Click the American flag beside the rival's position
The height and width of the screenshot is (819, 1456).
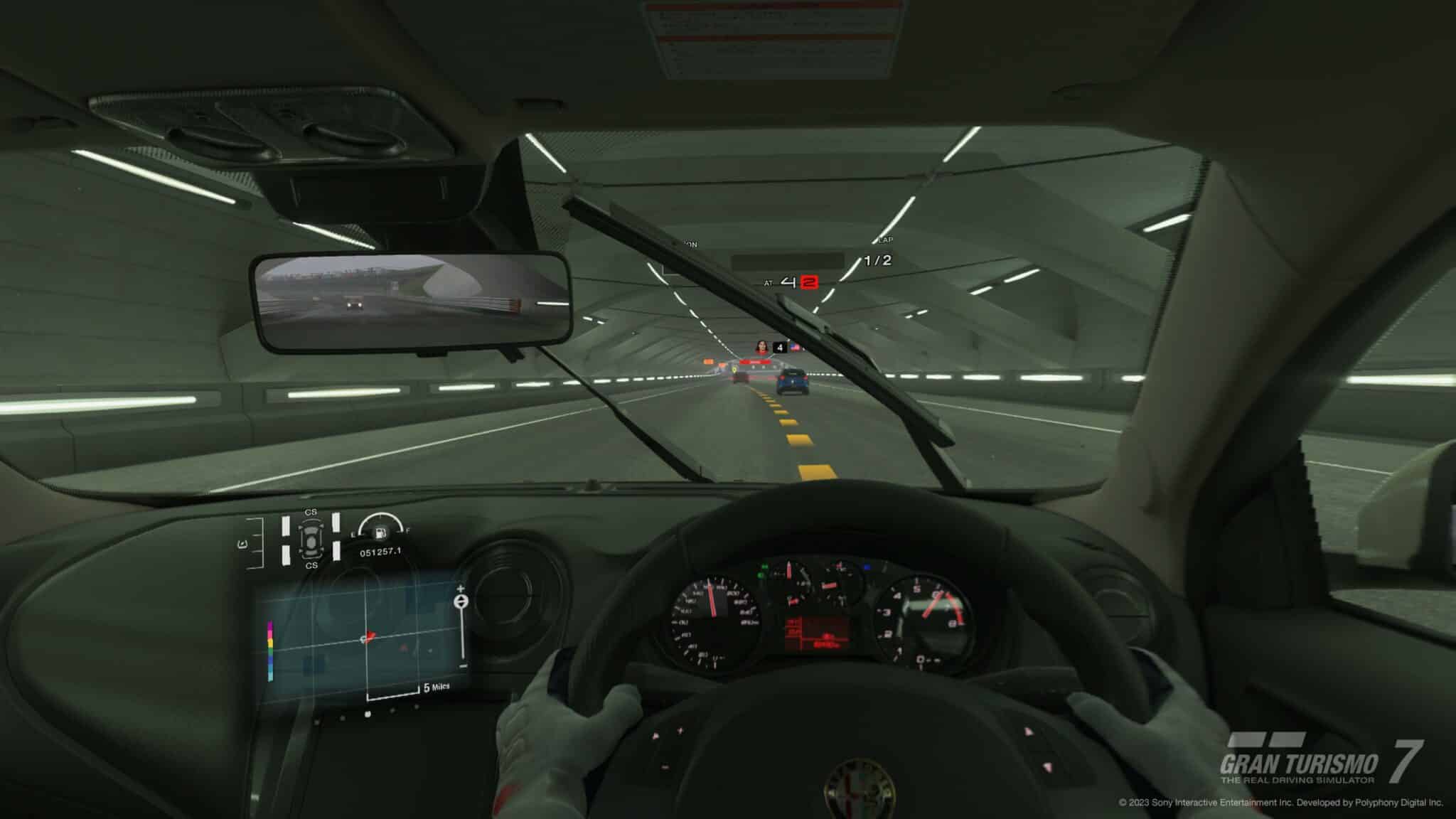pyautogui.click(x=796, y=348)
